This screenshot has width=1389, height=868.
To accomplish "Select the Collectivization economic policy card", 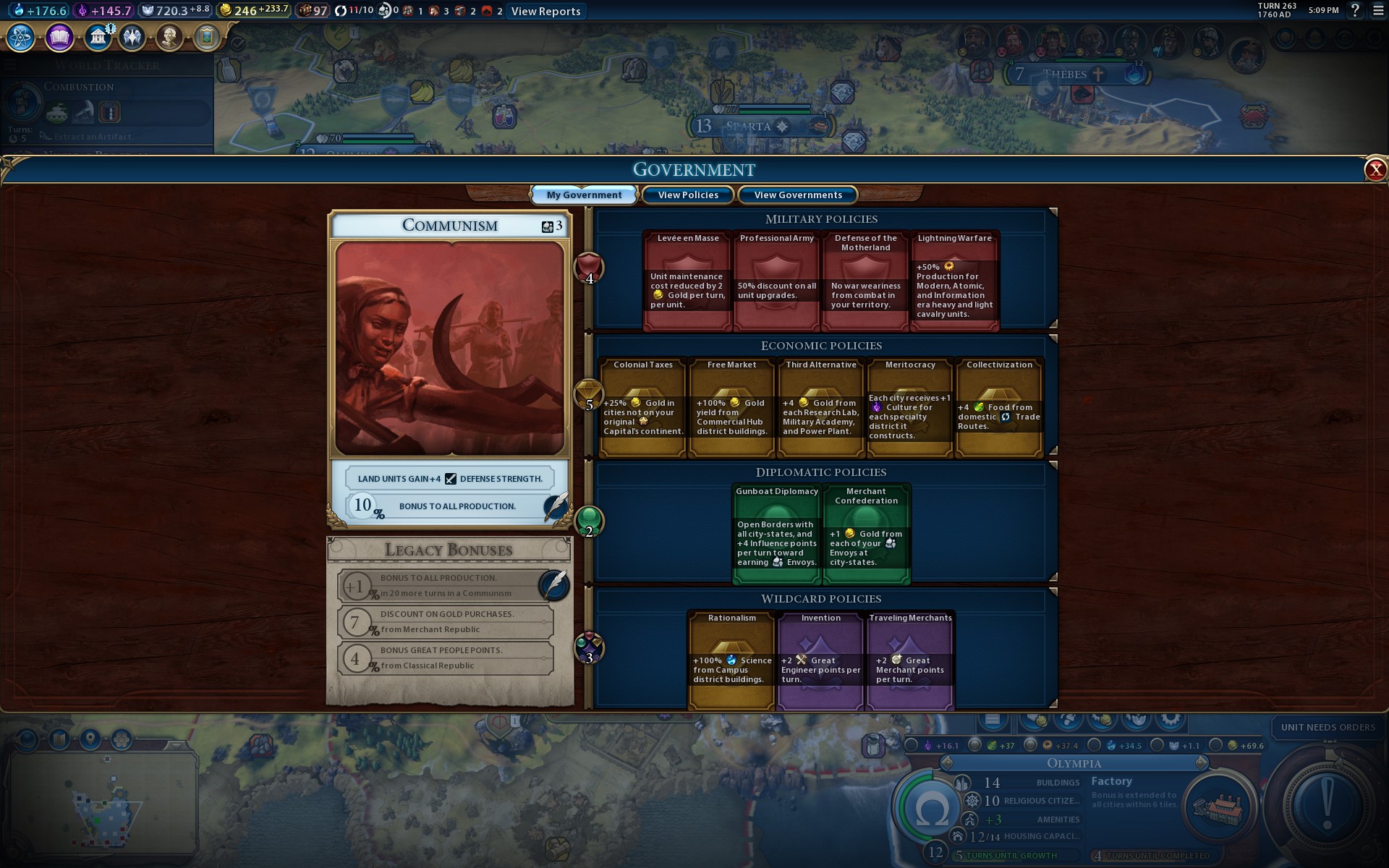I will click(x=999, y=409).
